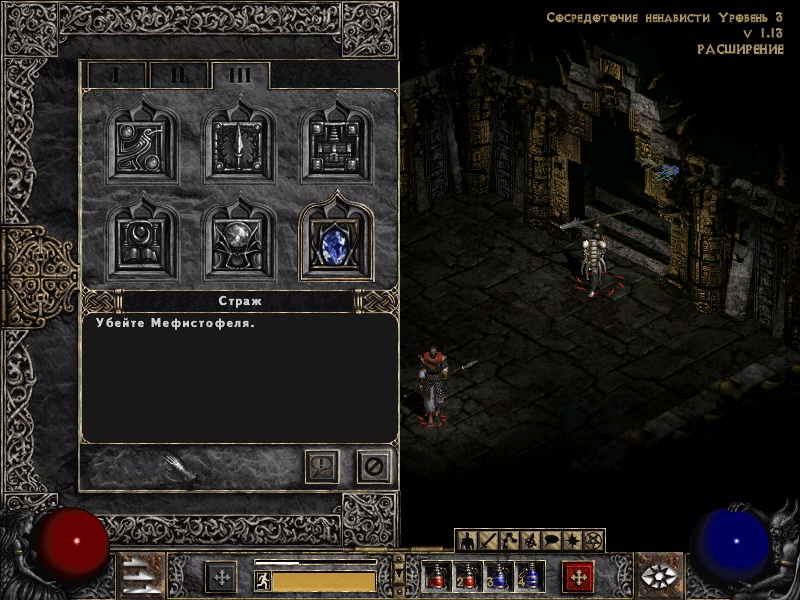Switch to the Act I quest tab

116,75
